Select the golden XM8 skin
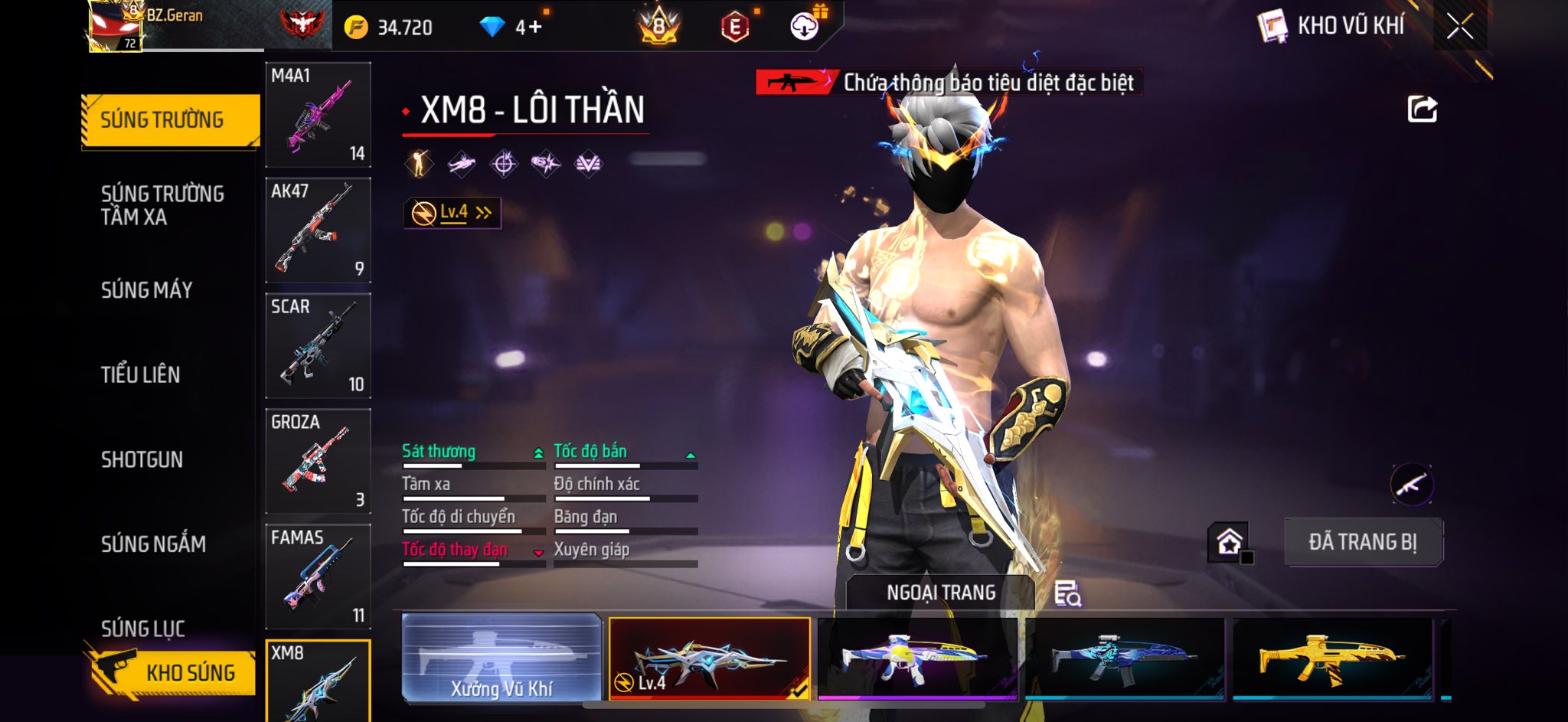 [1332, 658]
